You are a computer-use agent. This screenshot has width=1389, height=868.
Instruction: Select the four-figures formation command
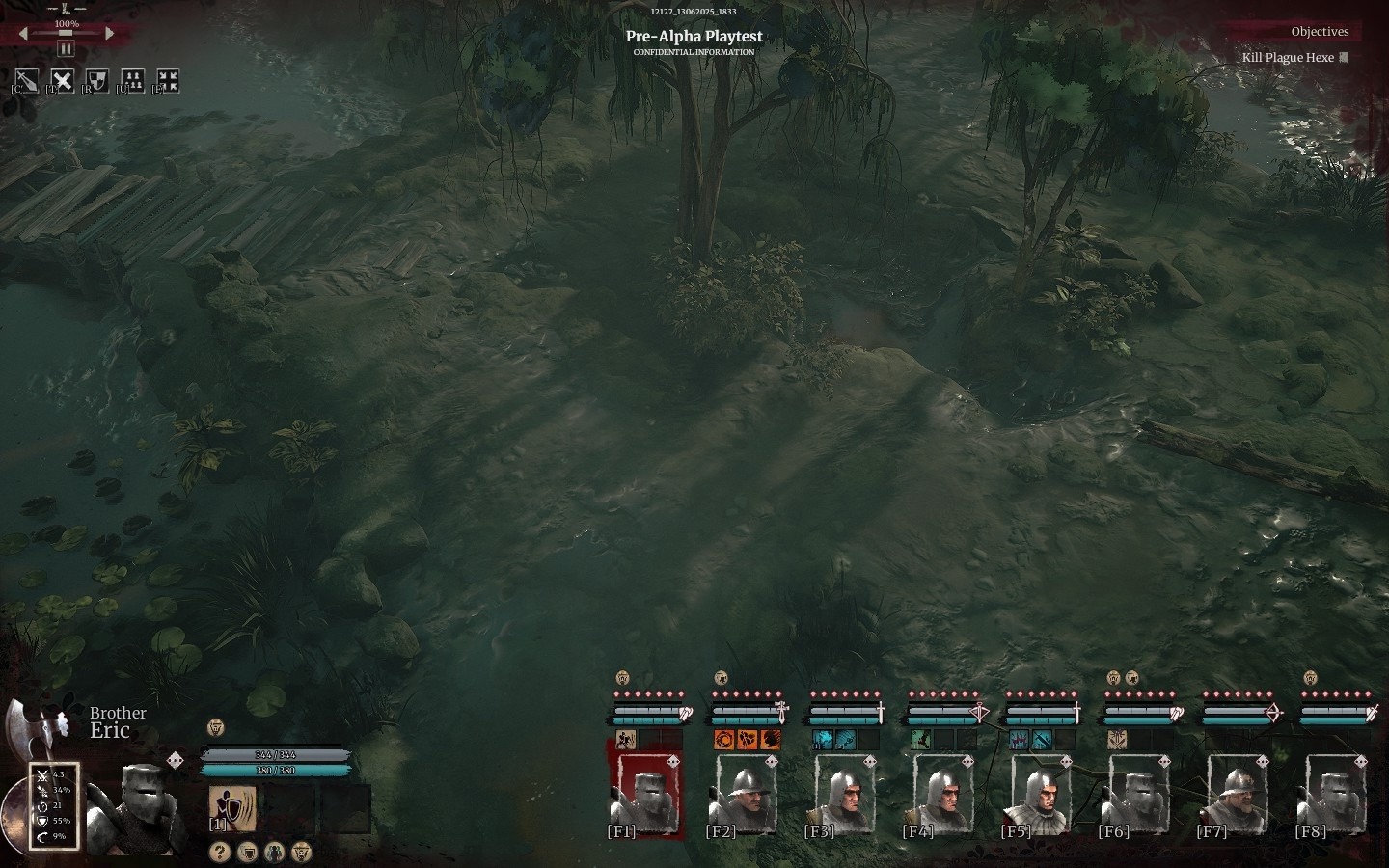pyautogui.click(x=132, y=81)
